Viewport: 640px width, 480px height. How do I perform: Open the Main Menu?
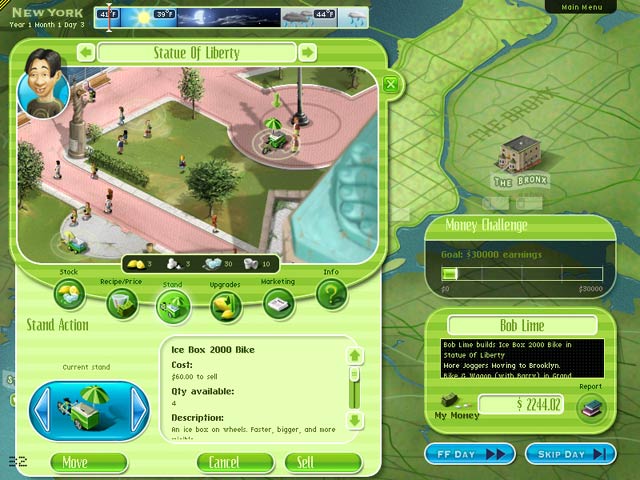coord(584,7)
